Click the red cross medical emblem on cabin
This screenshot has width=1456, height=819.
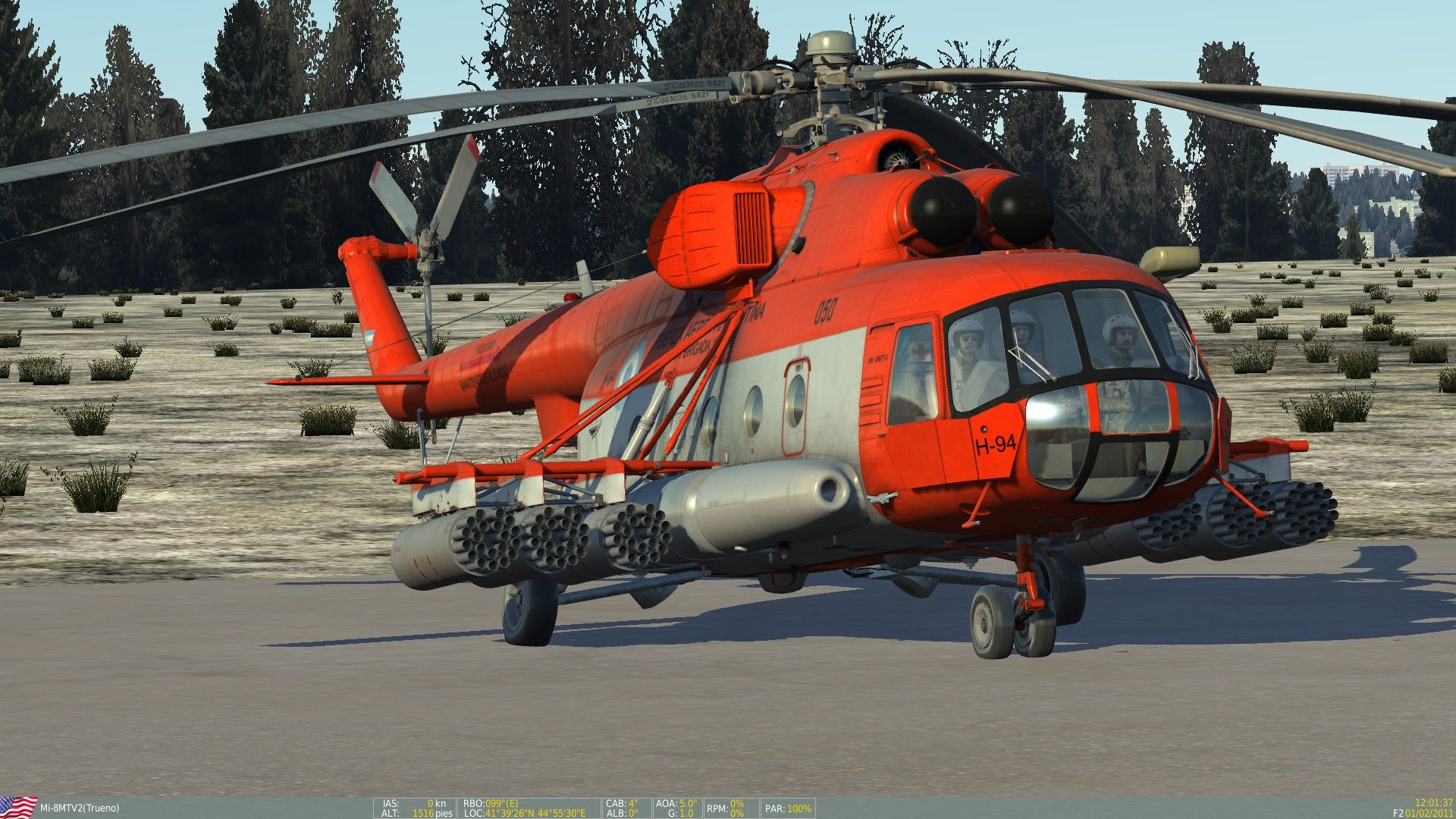919,350
